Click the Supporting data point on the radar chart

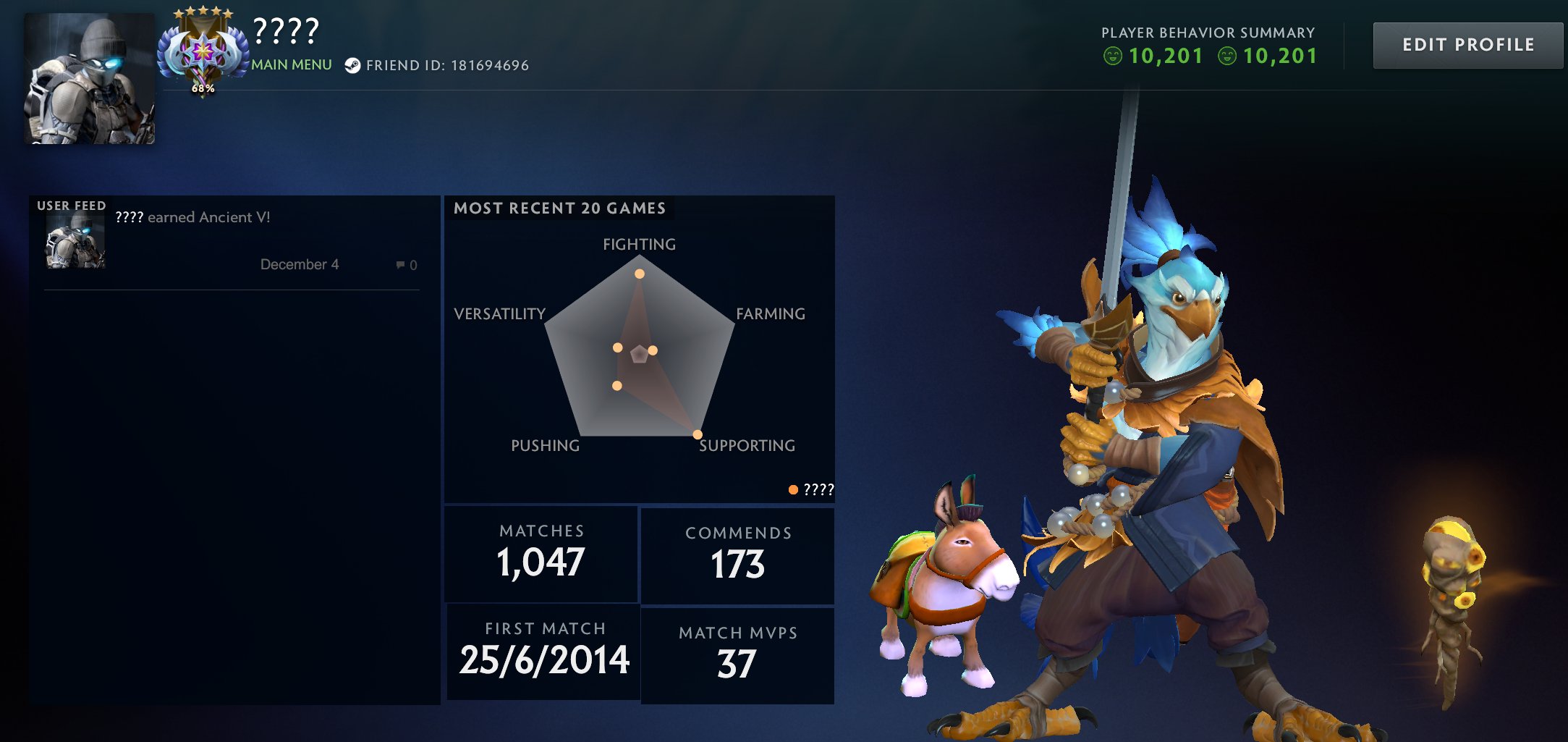click(697, 434)
